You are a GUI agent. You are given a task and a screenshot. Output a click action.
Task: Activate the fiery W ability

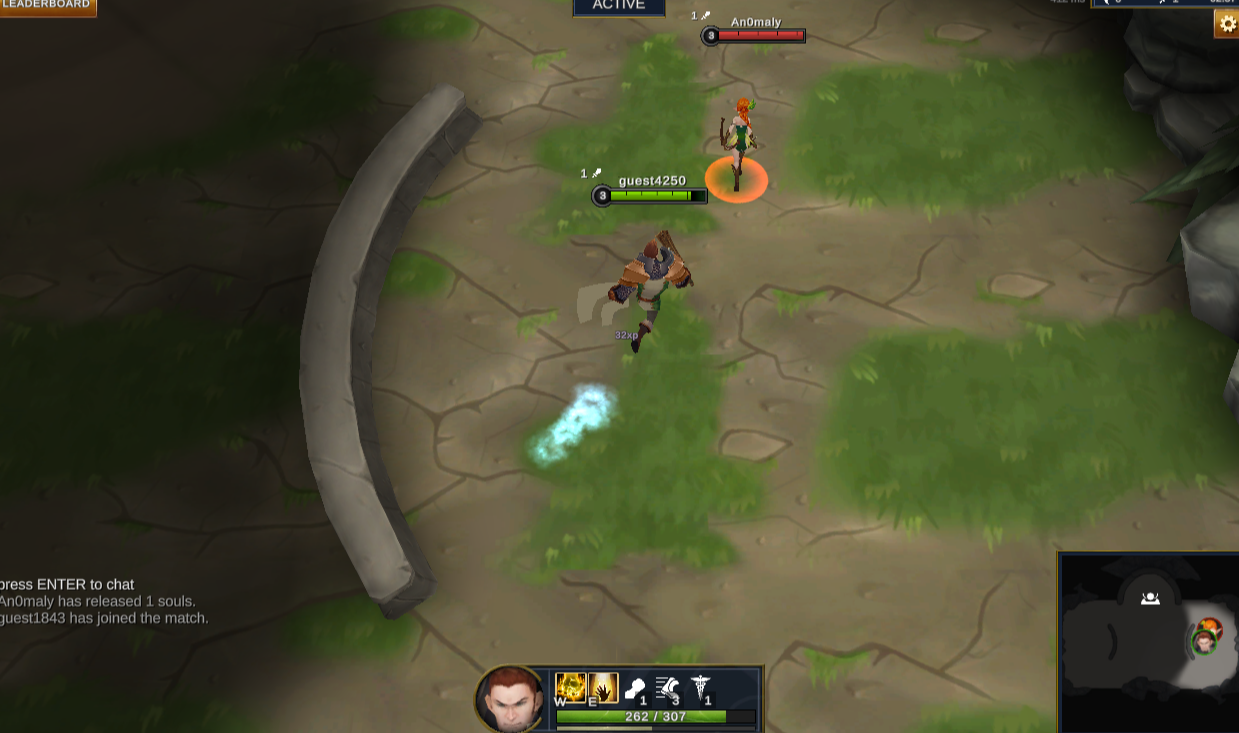tap(571, 687)
